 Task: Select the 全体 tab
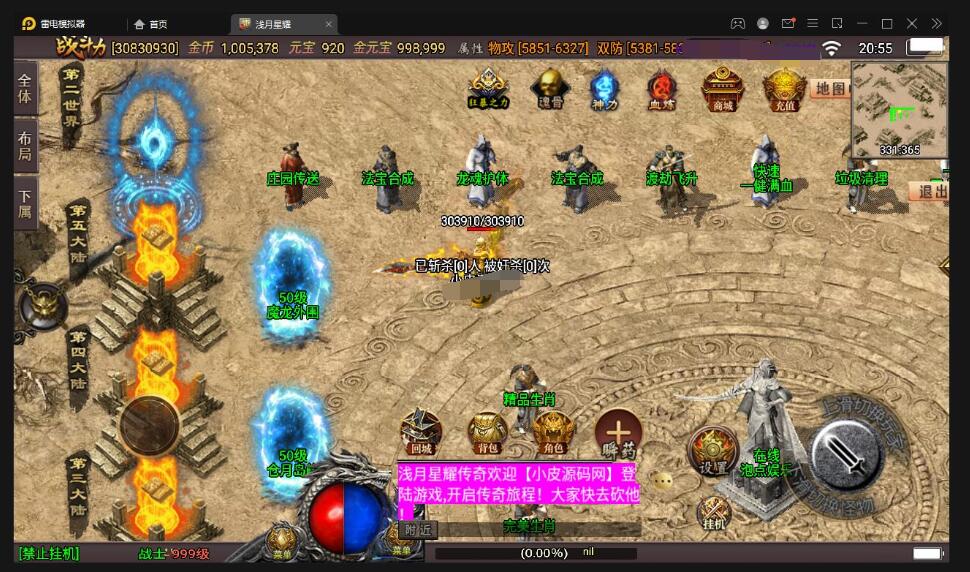coord(25,89)
